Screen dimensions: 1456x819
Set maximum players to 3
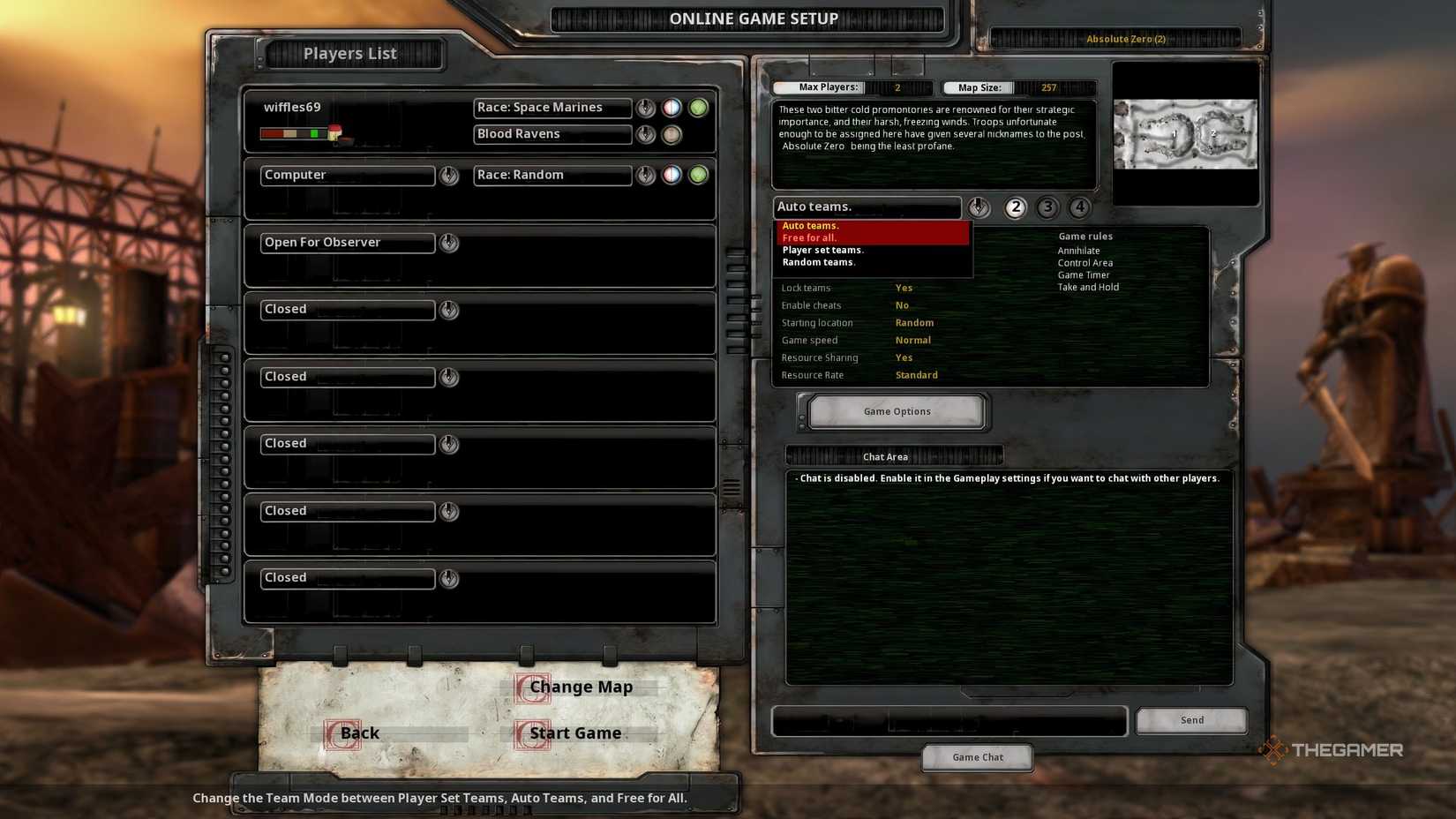[x=1047, y=207]
